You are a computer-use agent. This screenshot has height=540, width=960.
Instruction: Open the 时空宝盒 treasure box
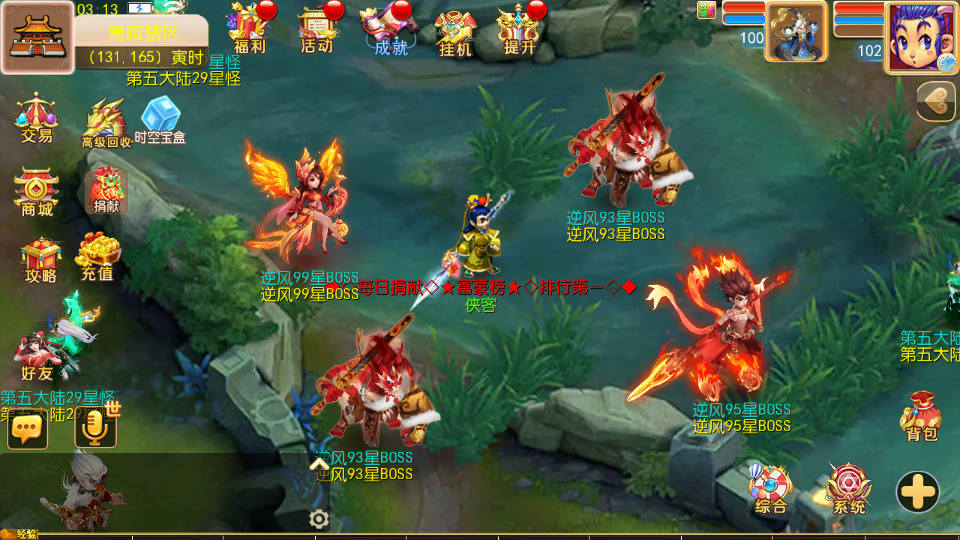click(x=160, y=120)
